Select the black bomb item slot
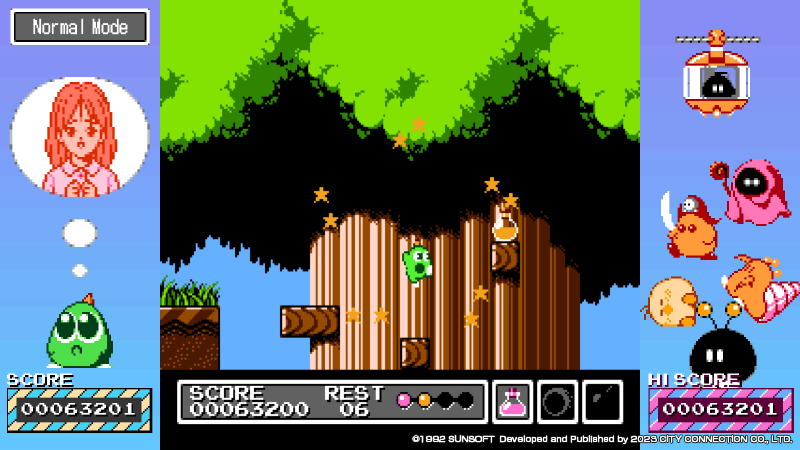This screenshot has height=450, width=800. (x=602, y=402)
